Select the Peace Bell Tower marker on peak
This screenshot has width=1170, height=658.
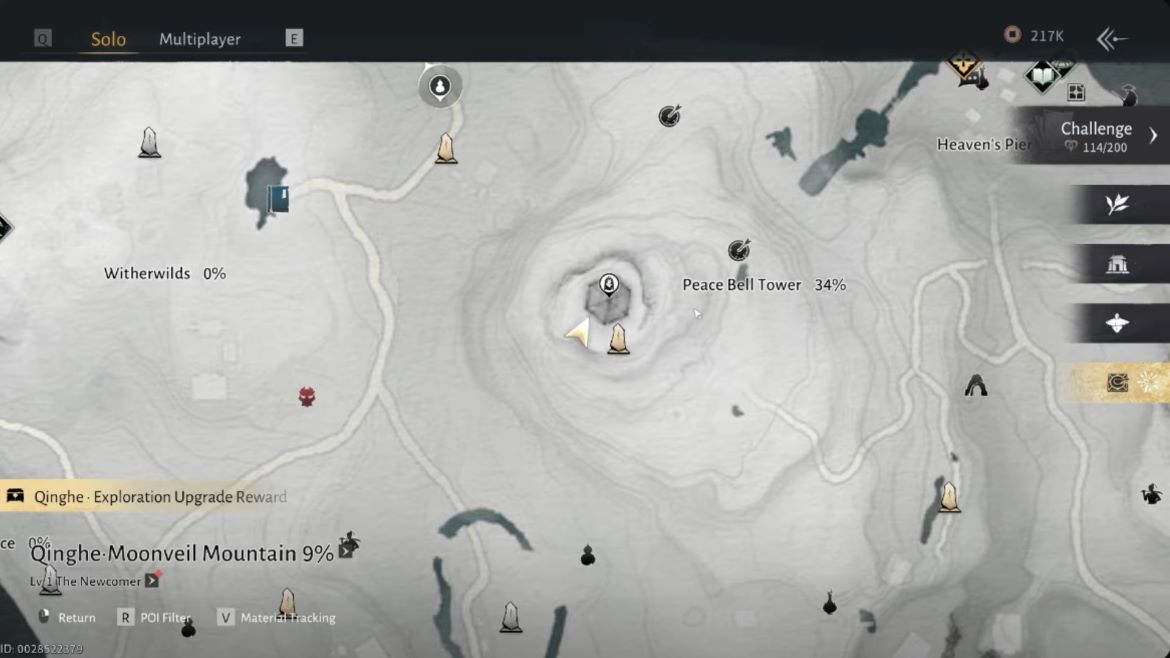coord(608,285)
